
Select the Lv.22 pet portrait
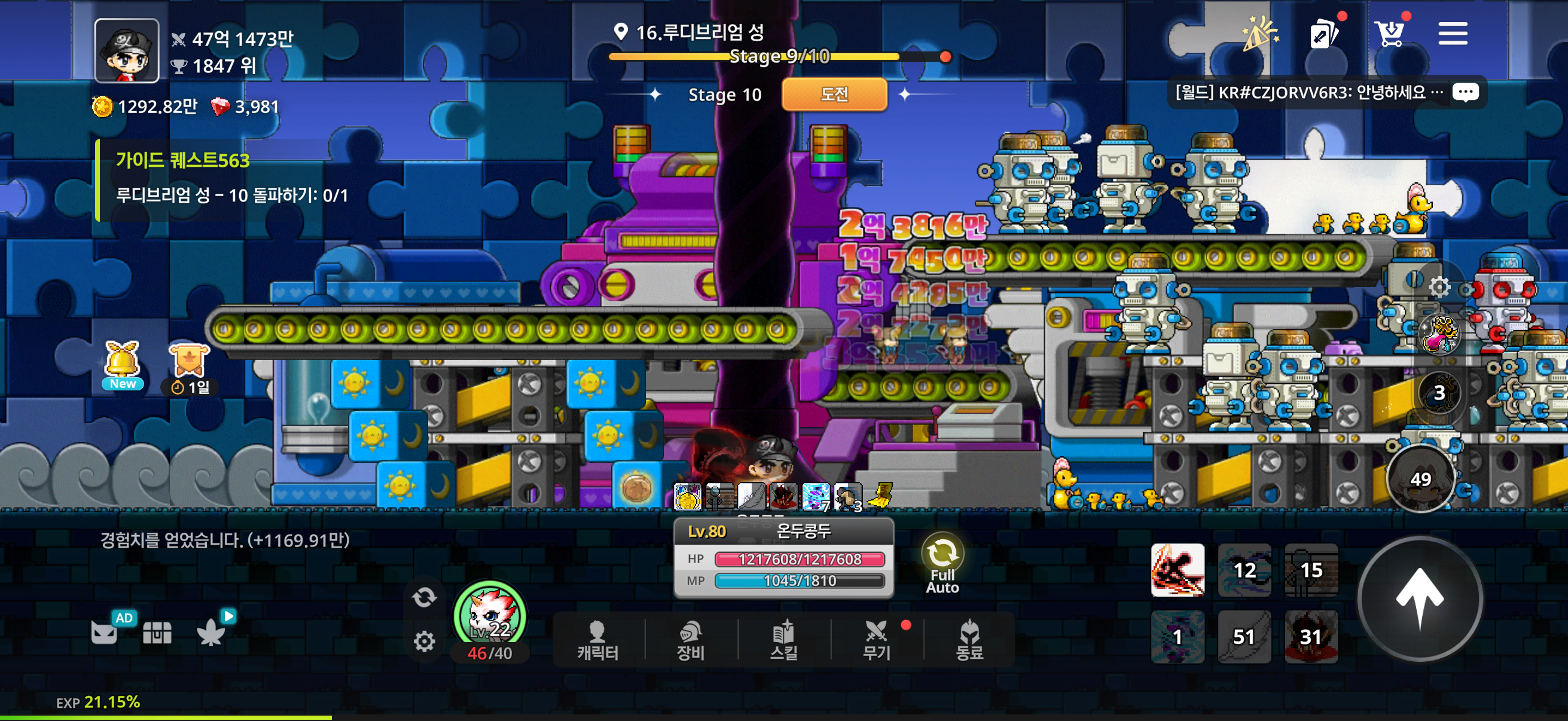click(489, 616)
